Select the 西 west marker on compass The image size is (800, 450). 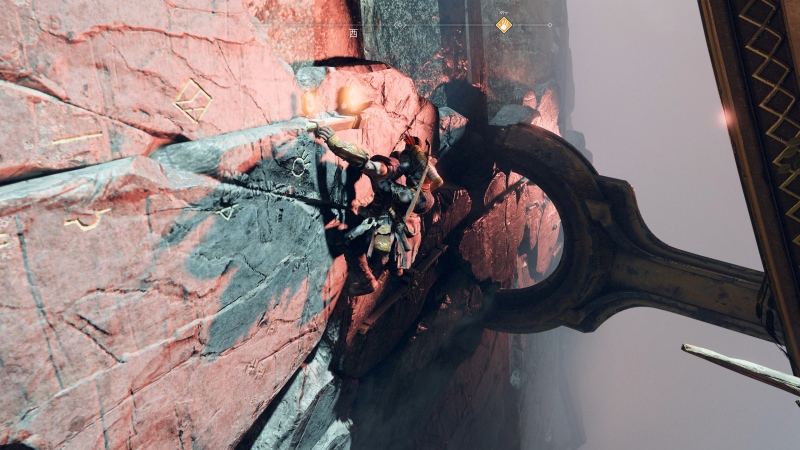(x=353, y=32)
